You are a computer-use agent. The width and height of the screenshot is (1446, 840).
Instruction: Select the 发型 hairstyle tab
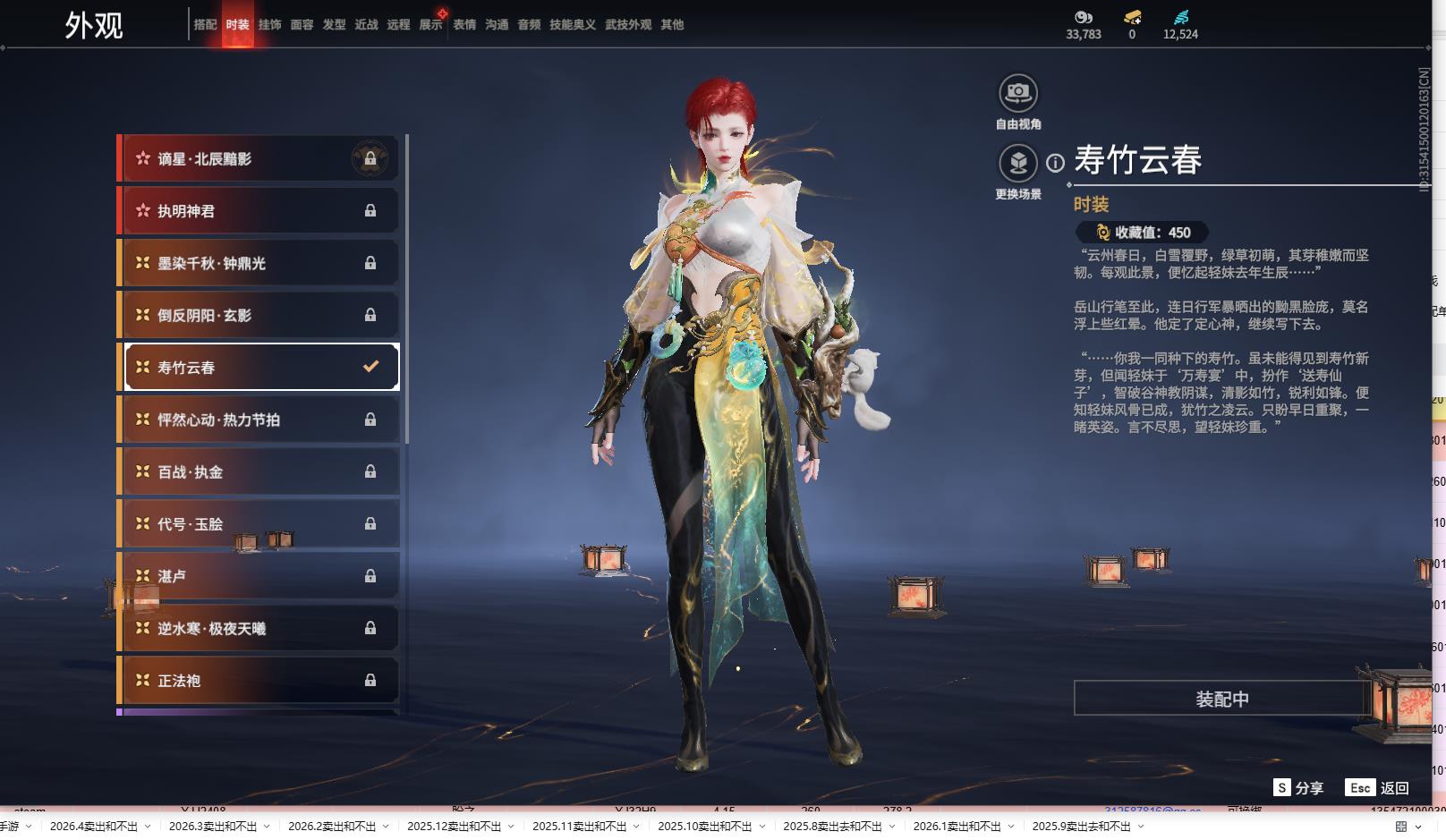point(334,25)
